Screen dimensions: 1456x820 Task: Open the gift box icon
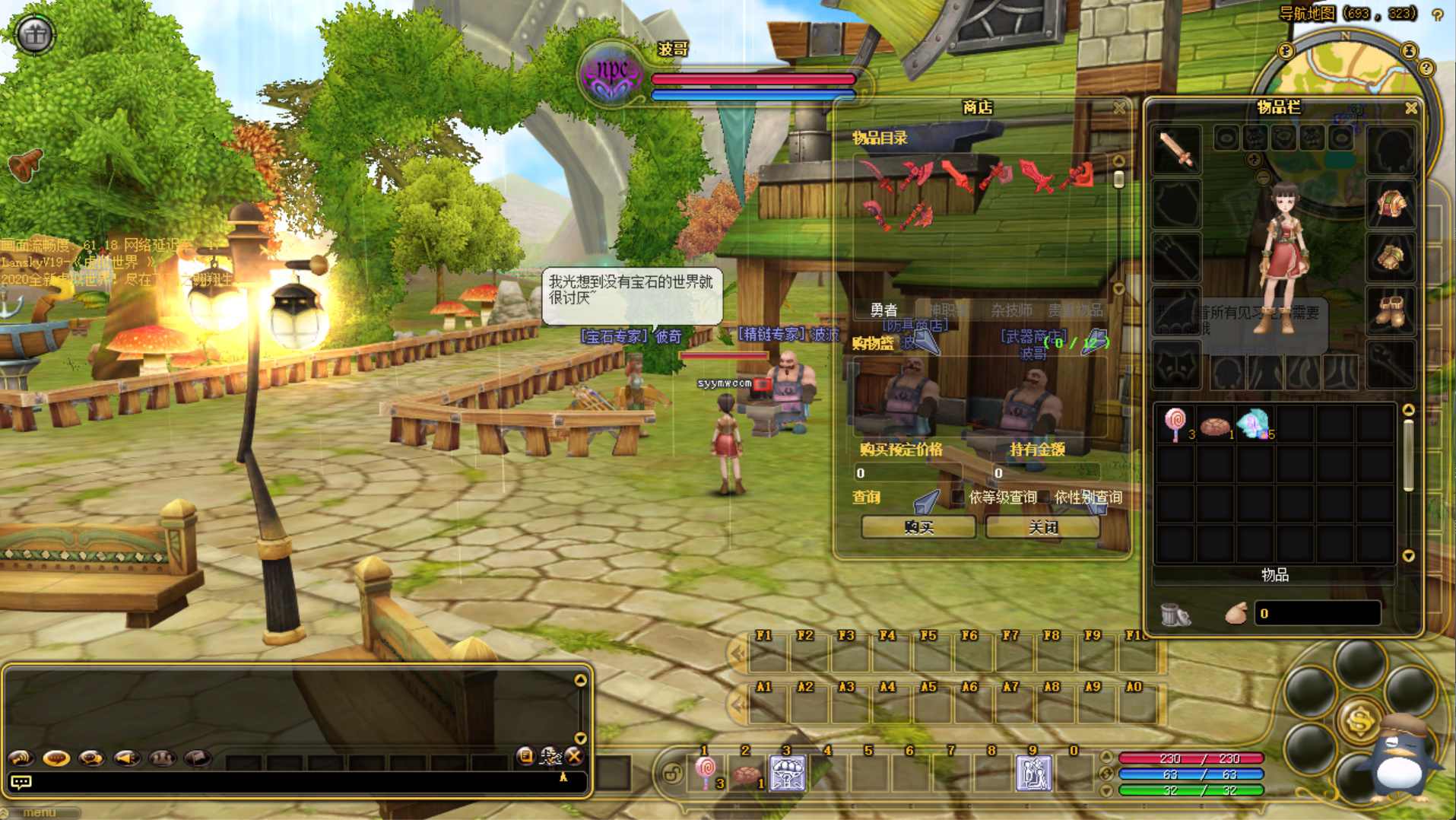pyautogui.click(x=35, y=34)
